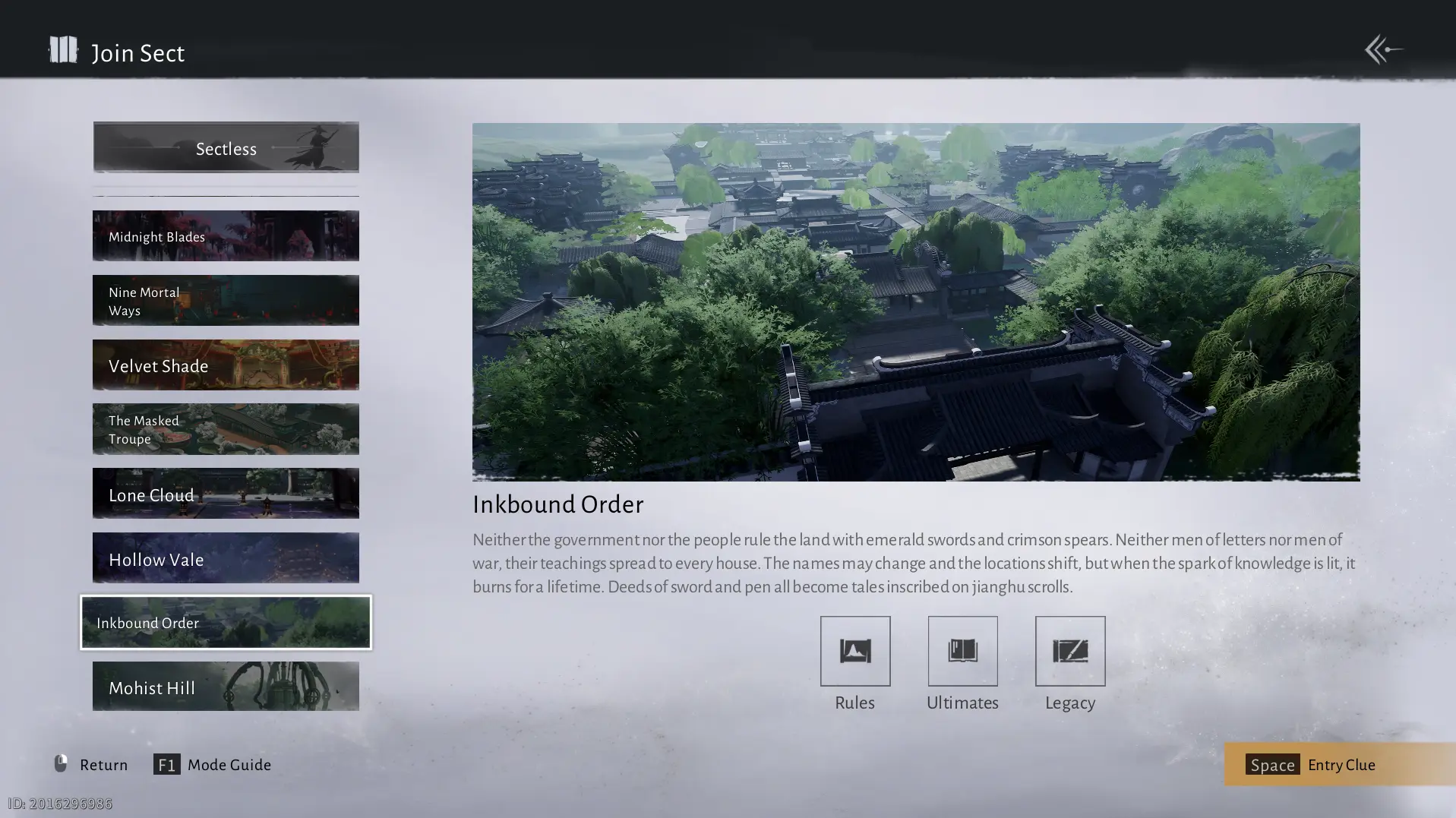The image size is (1456, 818).
Task: Click Return at the bottom left
Action: click(91, 764)
